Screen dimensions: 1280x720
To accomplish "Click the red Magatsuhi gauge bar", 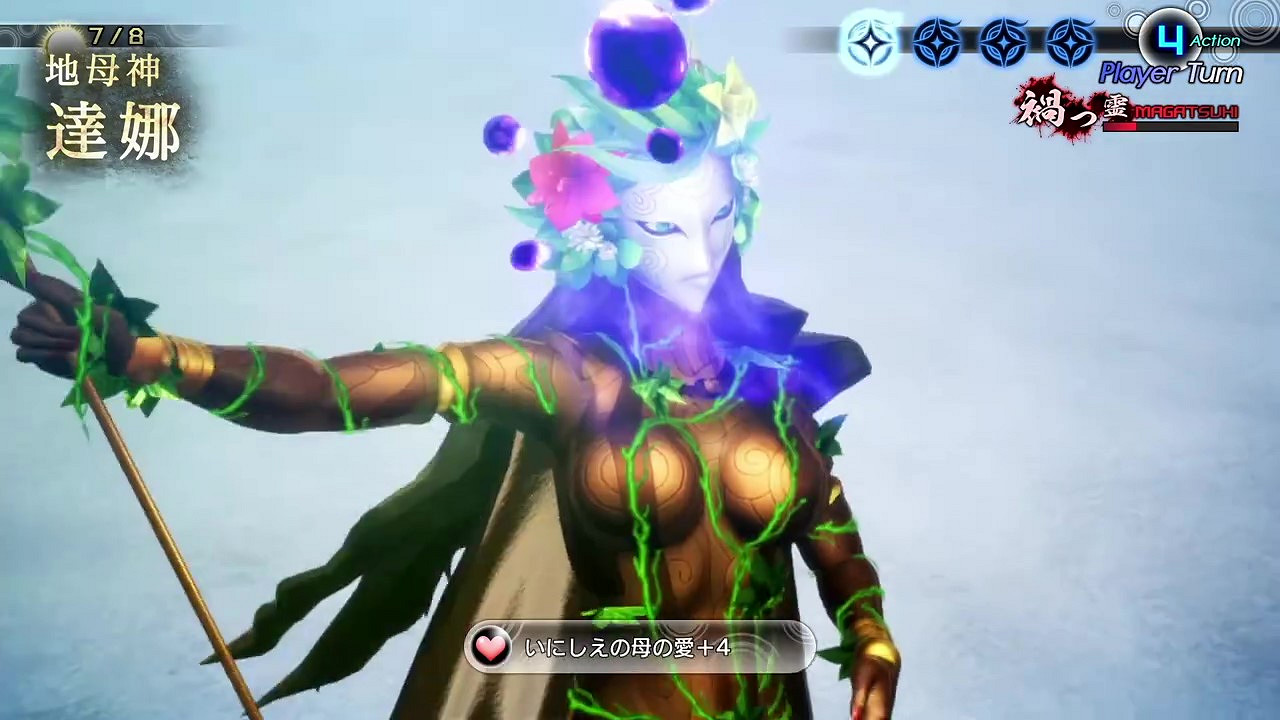I will point(1170,128).
